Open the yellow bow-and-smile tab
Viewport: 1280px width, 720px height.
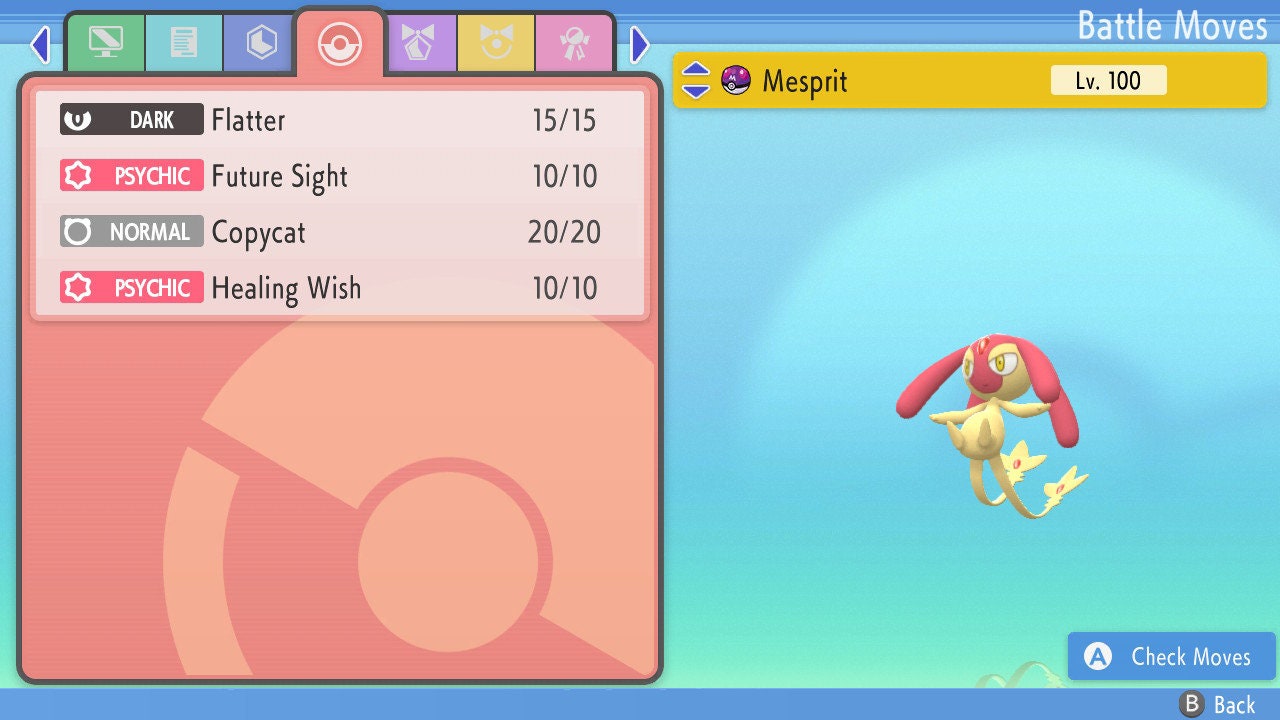pyautogui.click(x=496, y=44)
